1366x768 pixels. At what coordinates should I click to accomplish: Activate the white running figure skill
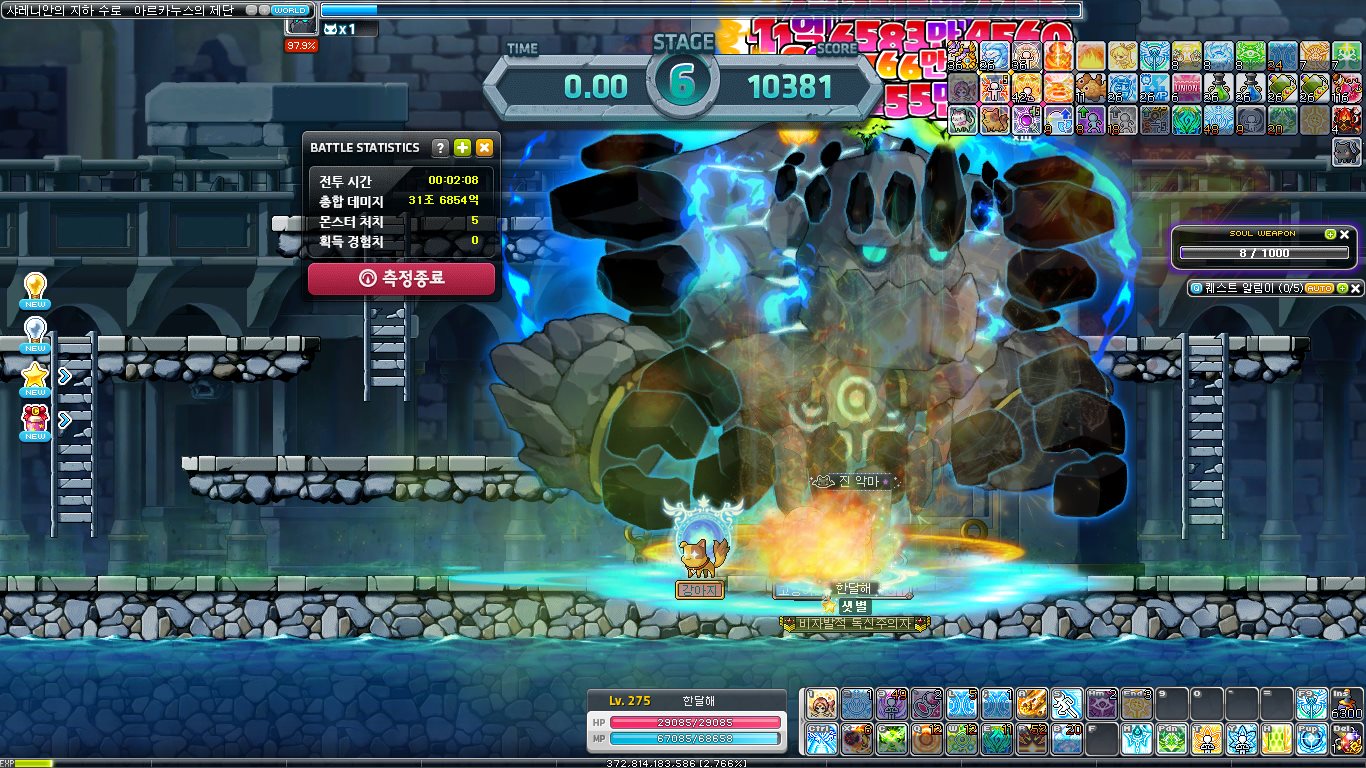click(x=1066, y=704)
